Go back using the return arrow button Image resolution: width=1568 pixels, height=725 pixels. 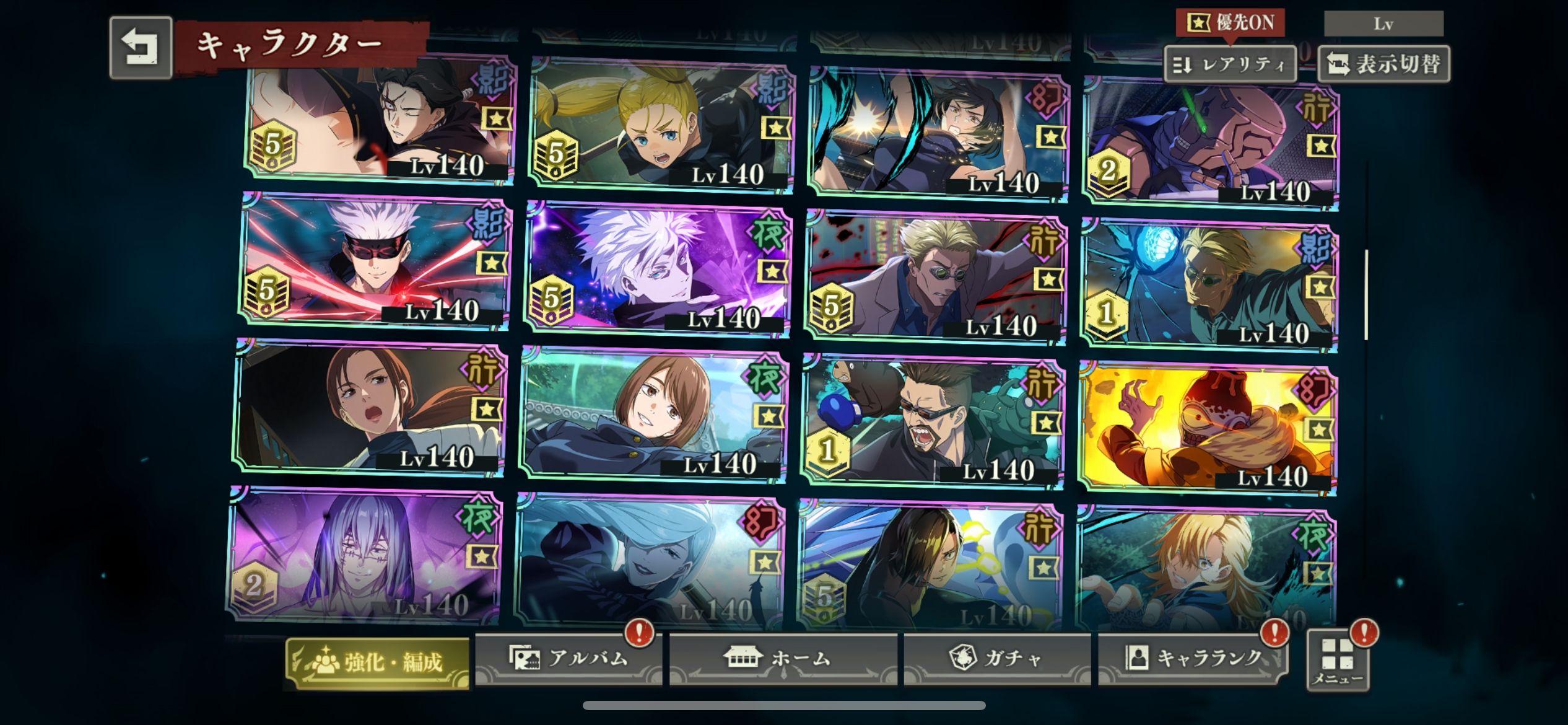141,48
